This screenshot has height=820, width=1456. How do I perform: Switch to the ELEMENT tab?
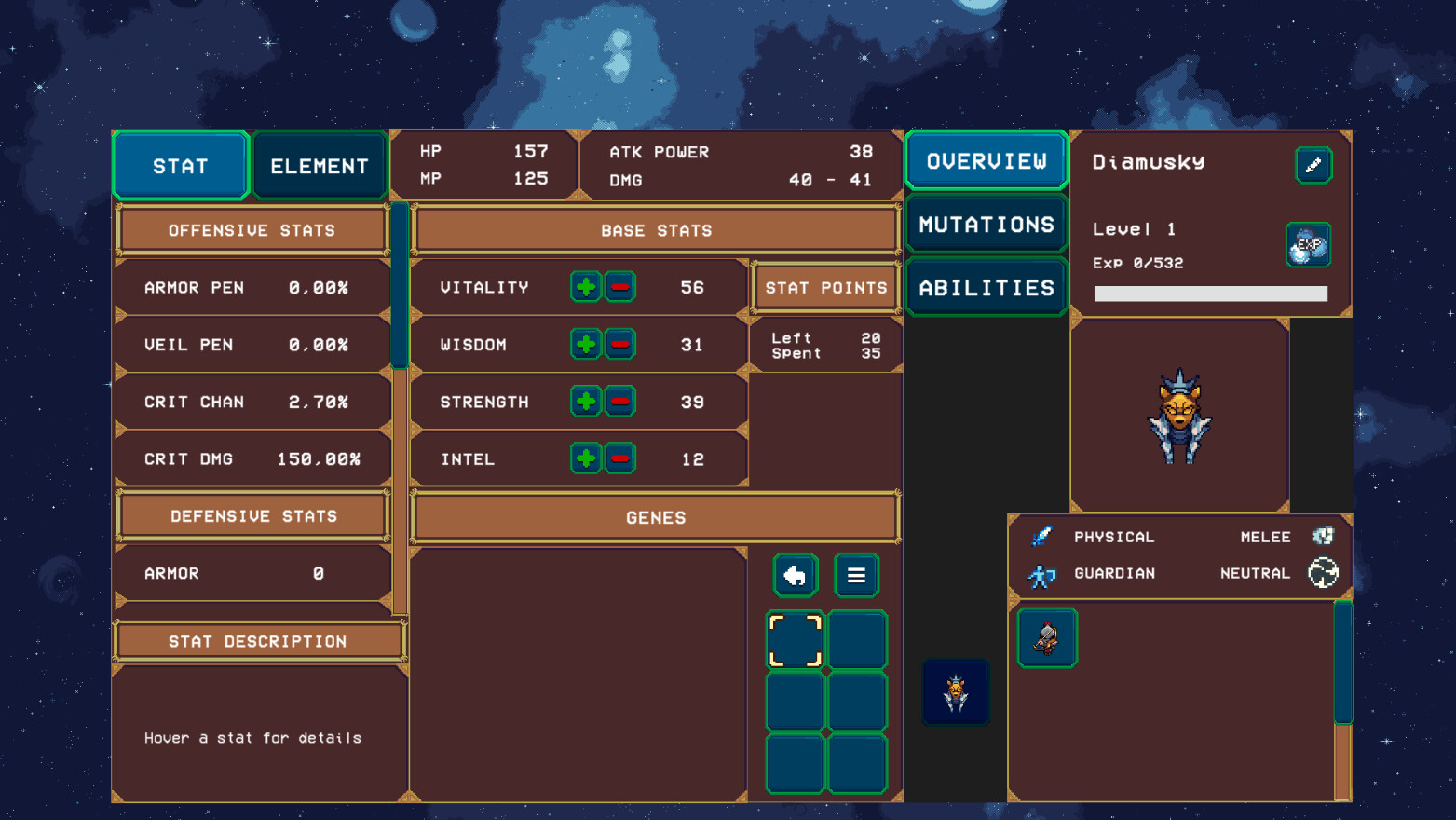click(319, 165)
